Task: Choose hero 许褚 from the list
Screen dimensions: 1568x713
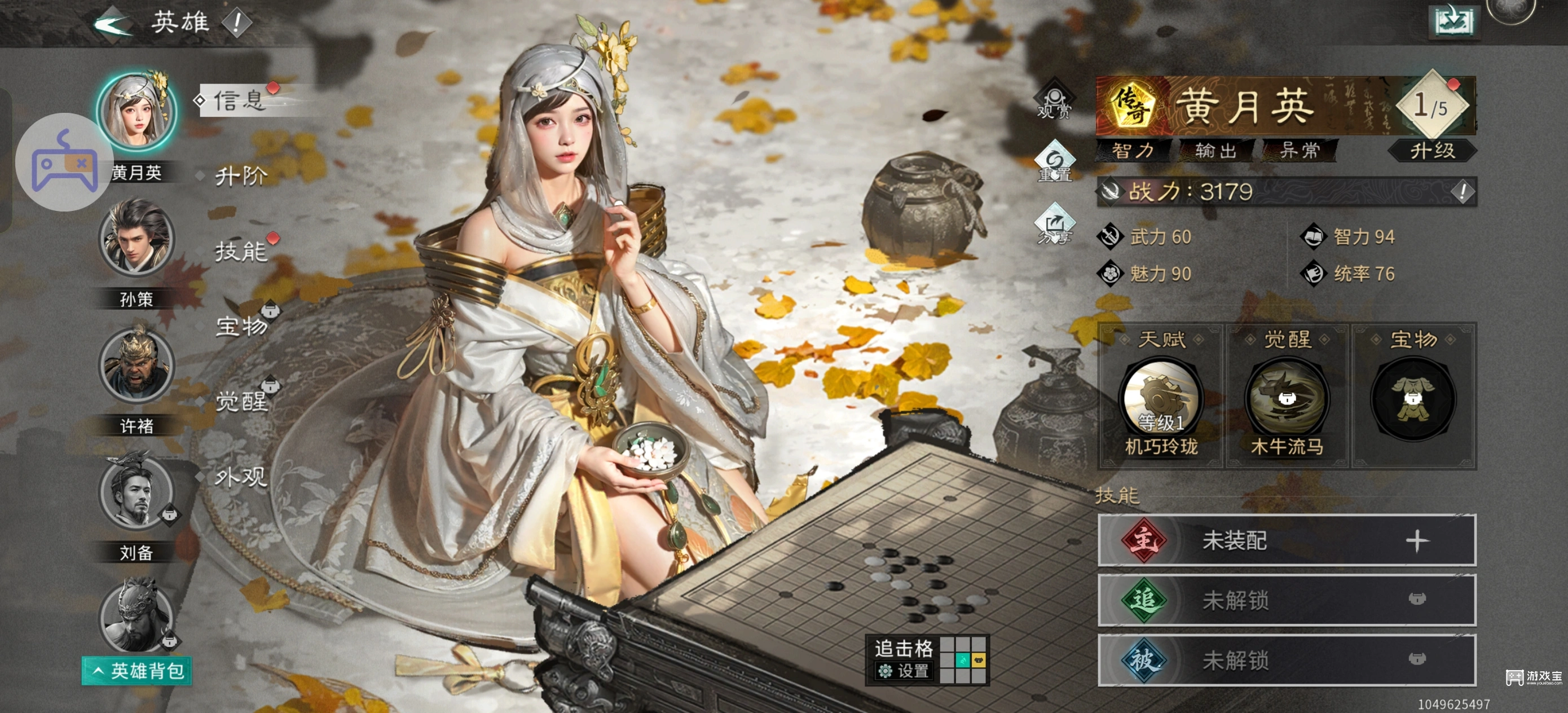Action: [136, 366]
